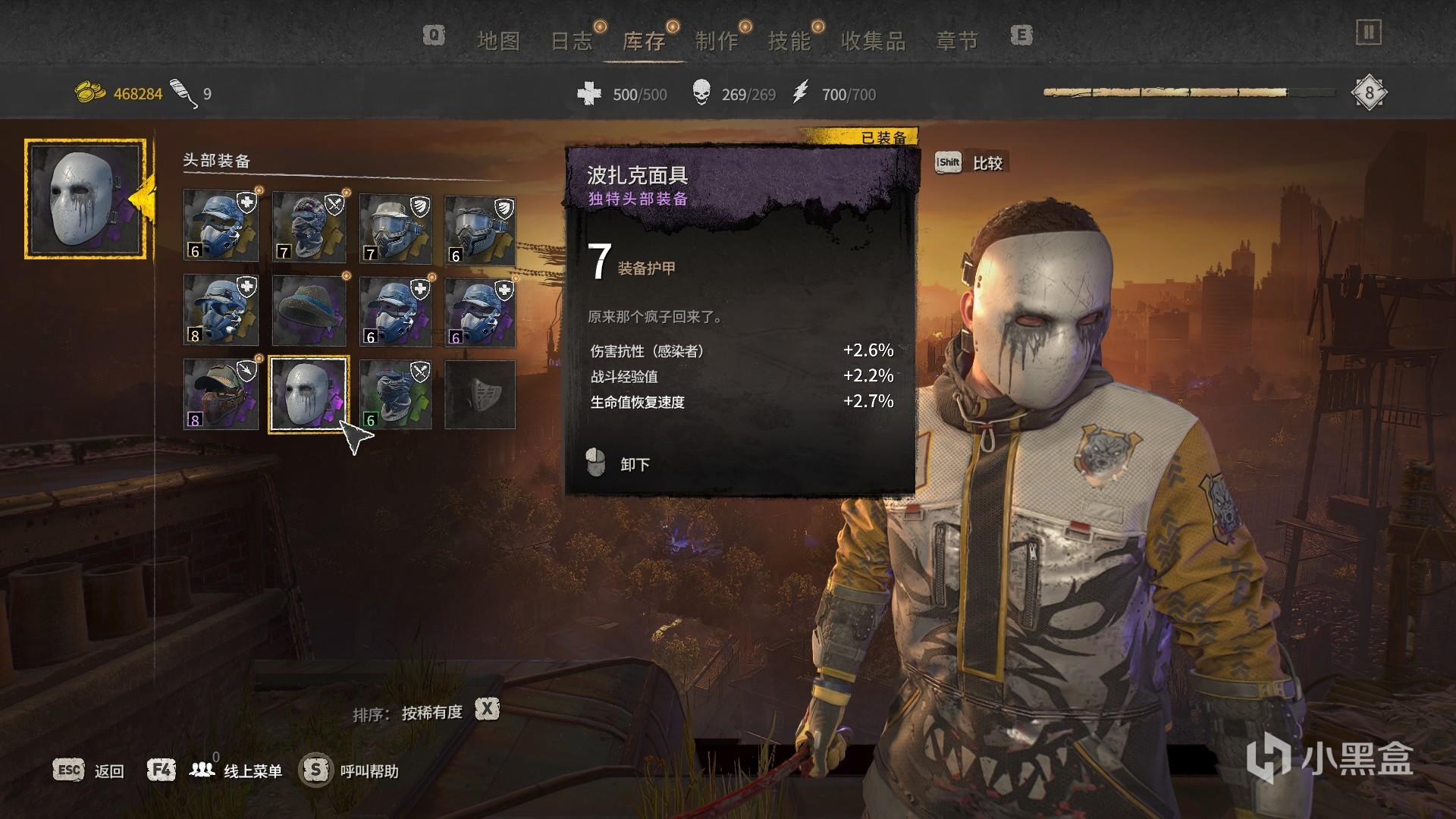1456x819 pixels.
Task: Select the 库存 inventory tab
Action: tap(644, 41)
